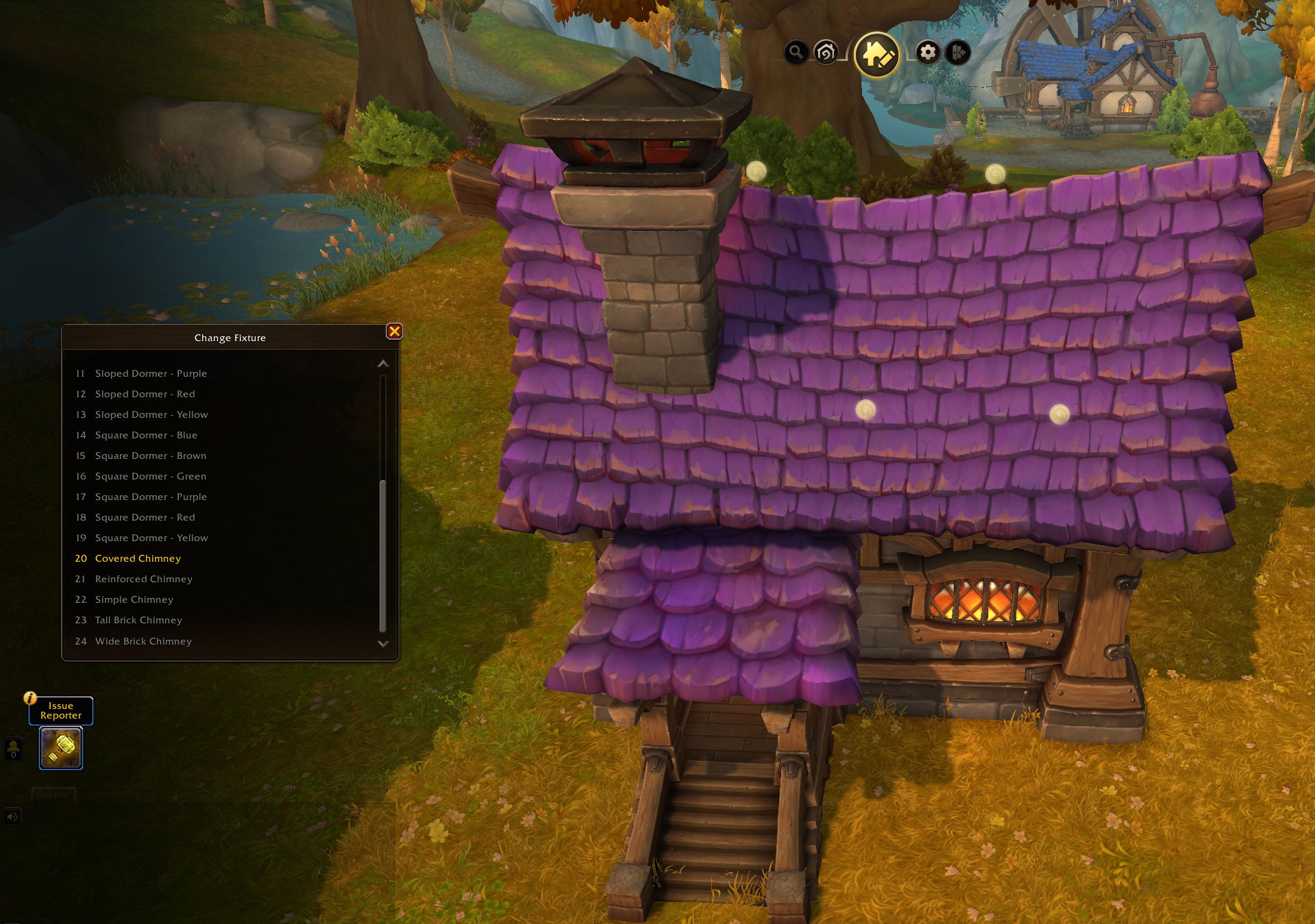This screenshot has width=1315, height=924.
Task: Choose Covered Chimney, the highlighted entry
Action: coord(138,558)
